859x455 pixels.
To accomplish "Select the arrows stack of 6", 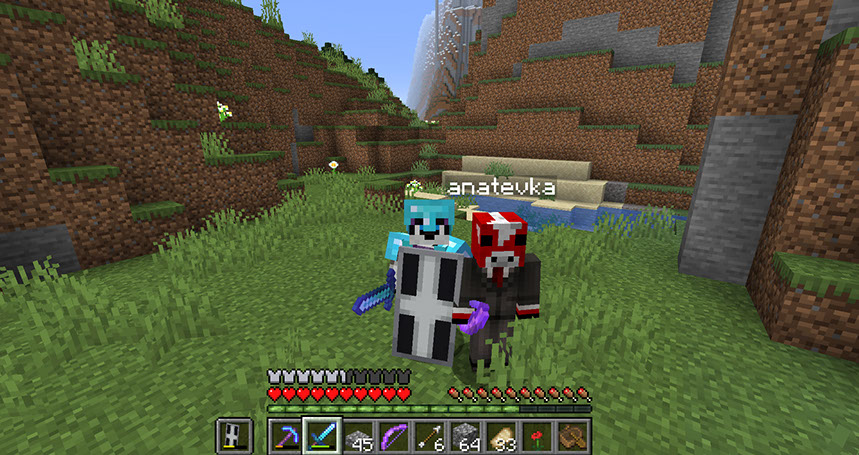I will point(430,435).
